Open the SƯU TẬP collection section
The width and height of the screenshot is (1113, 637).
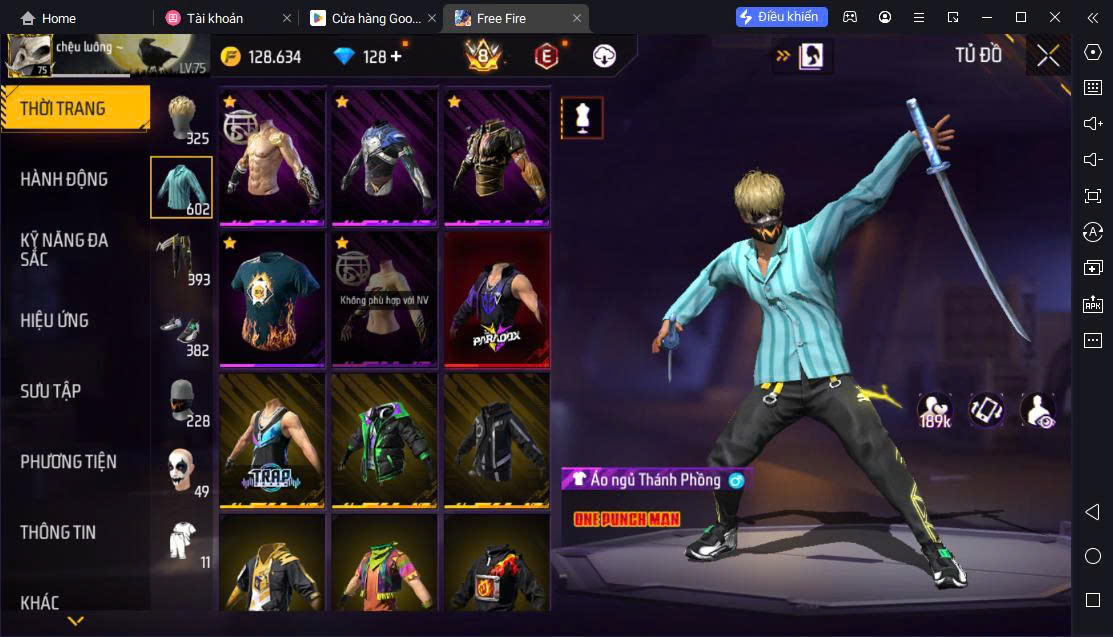point(50,391)
